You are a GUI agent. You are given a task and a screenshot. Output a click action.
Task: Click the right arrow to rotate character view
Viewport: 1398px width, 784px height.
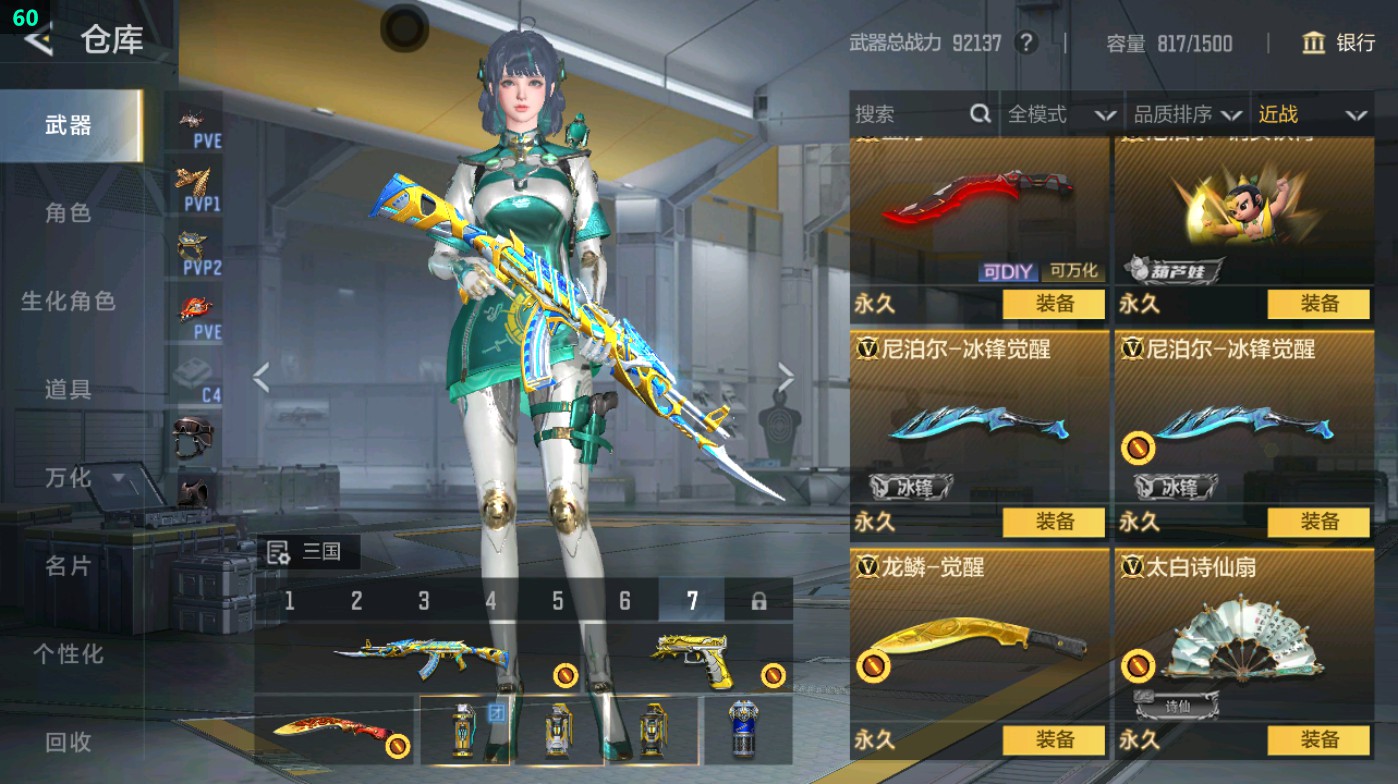[x=786, y=376]
